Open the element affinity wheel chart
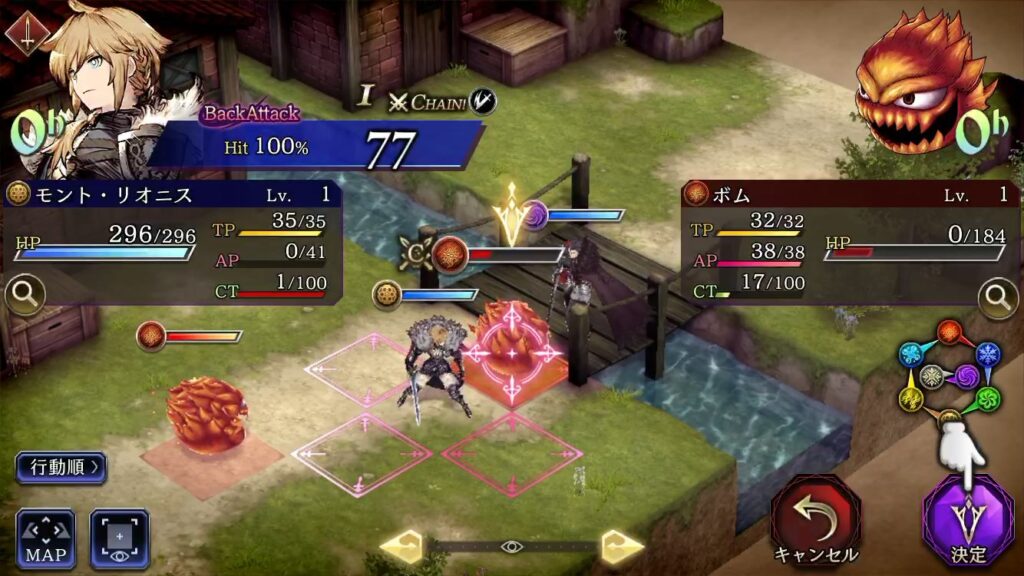The width and height of the screenshot is (1024, 576). pyautogui.click(x=949, y=376)
